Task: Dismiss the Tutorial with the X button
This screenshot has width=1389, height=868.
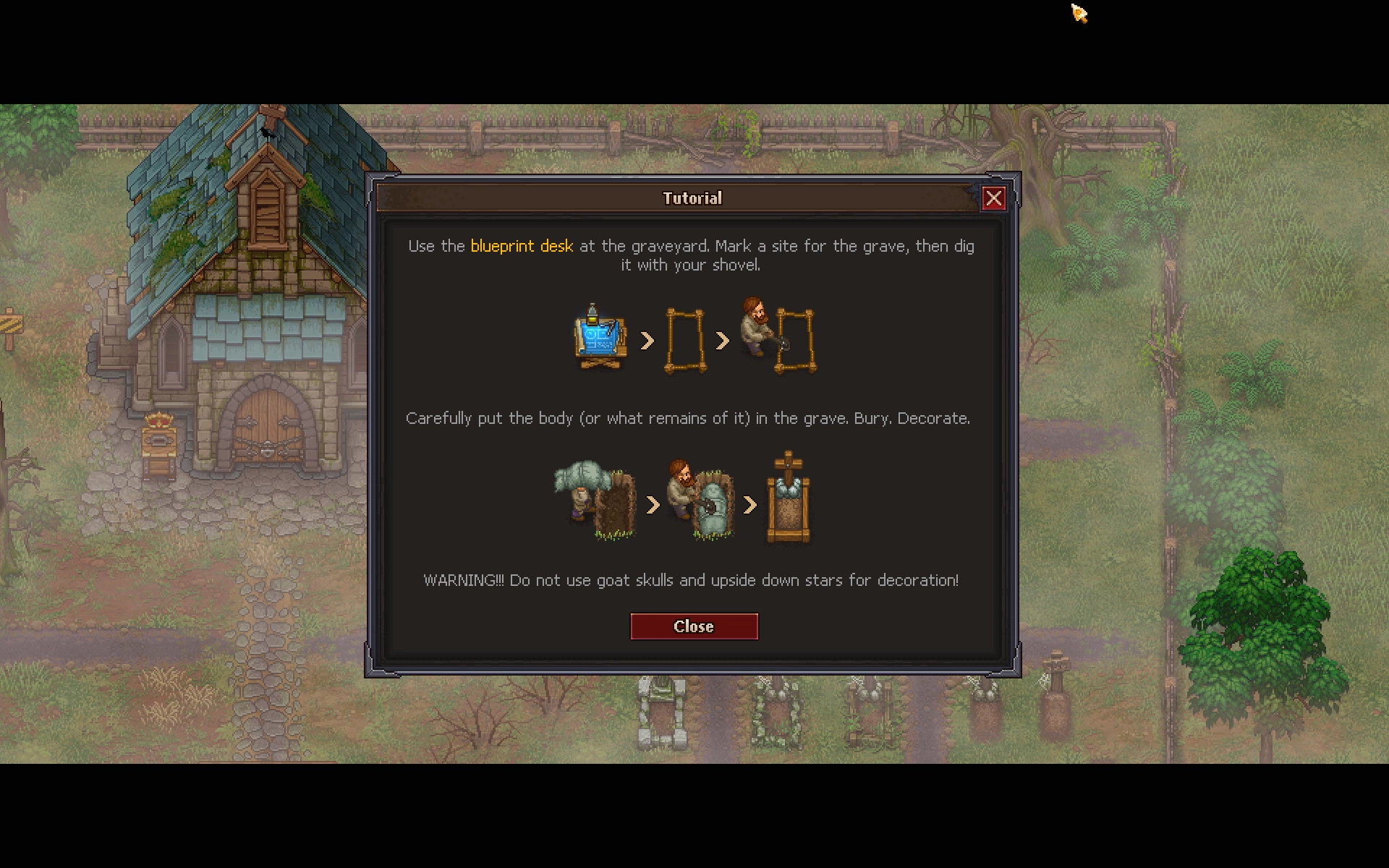Action: click(x=993, y=198)
